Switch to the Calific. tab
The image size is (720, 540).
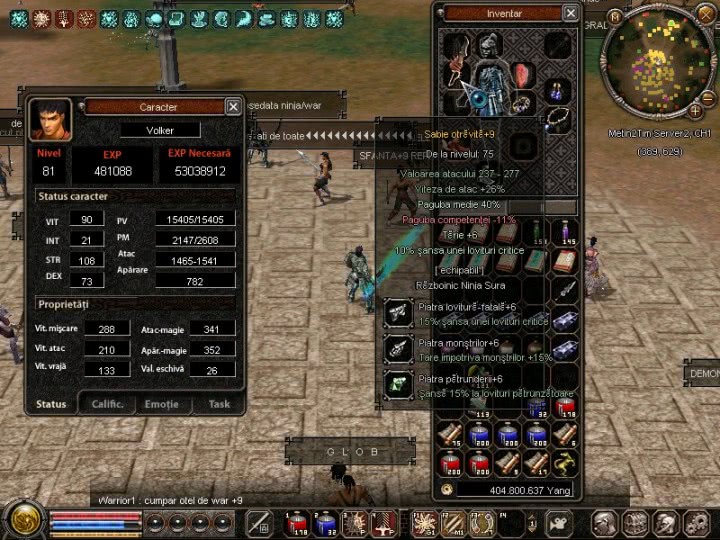(x=107, y=404)
